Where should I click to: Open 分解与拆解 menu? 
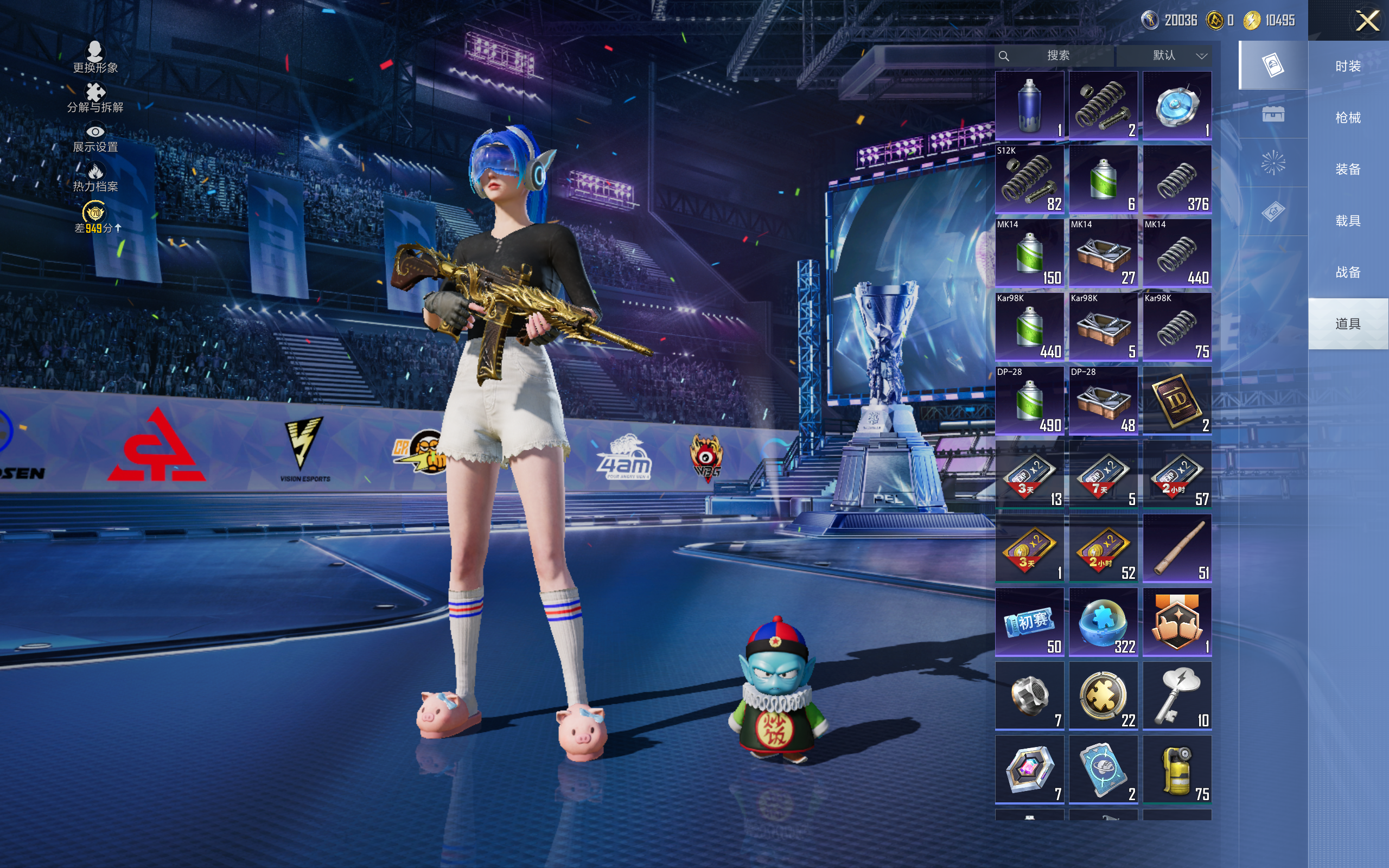pos(95,98)
